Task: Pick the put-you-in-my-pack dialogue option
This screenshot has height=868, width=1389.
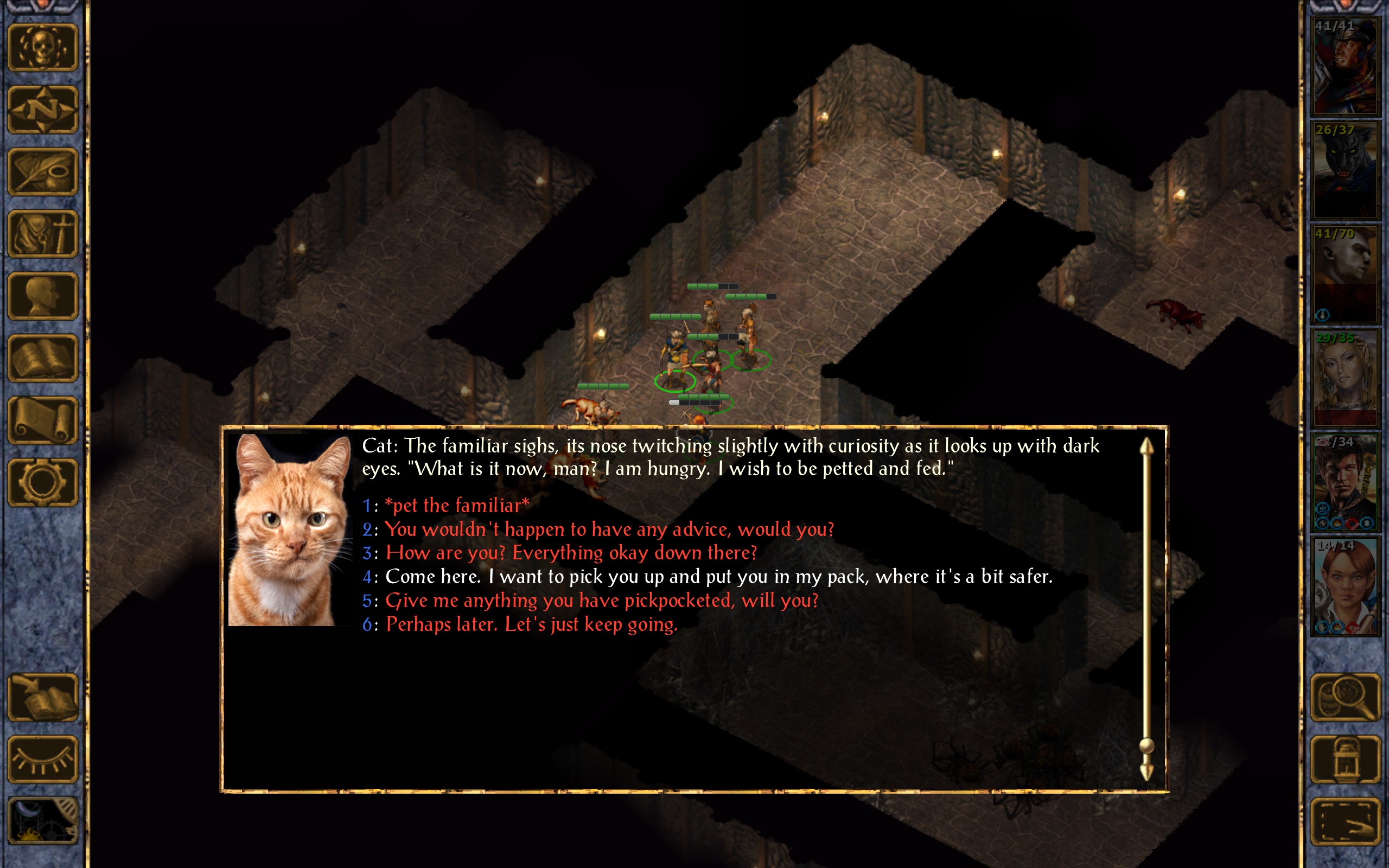Action: pyautogui.click(x=718, y=577)
